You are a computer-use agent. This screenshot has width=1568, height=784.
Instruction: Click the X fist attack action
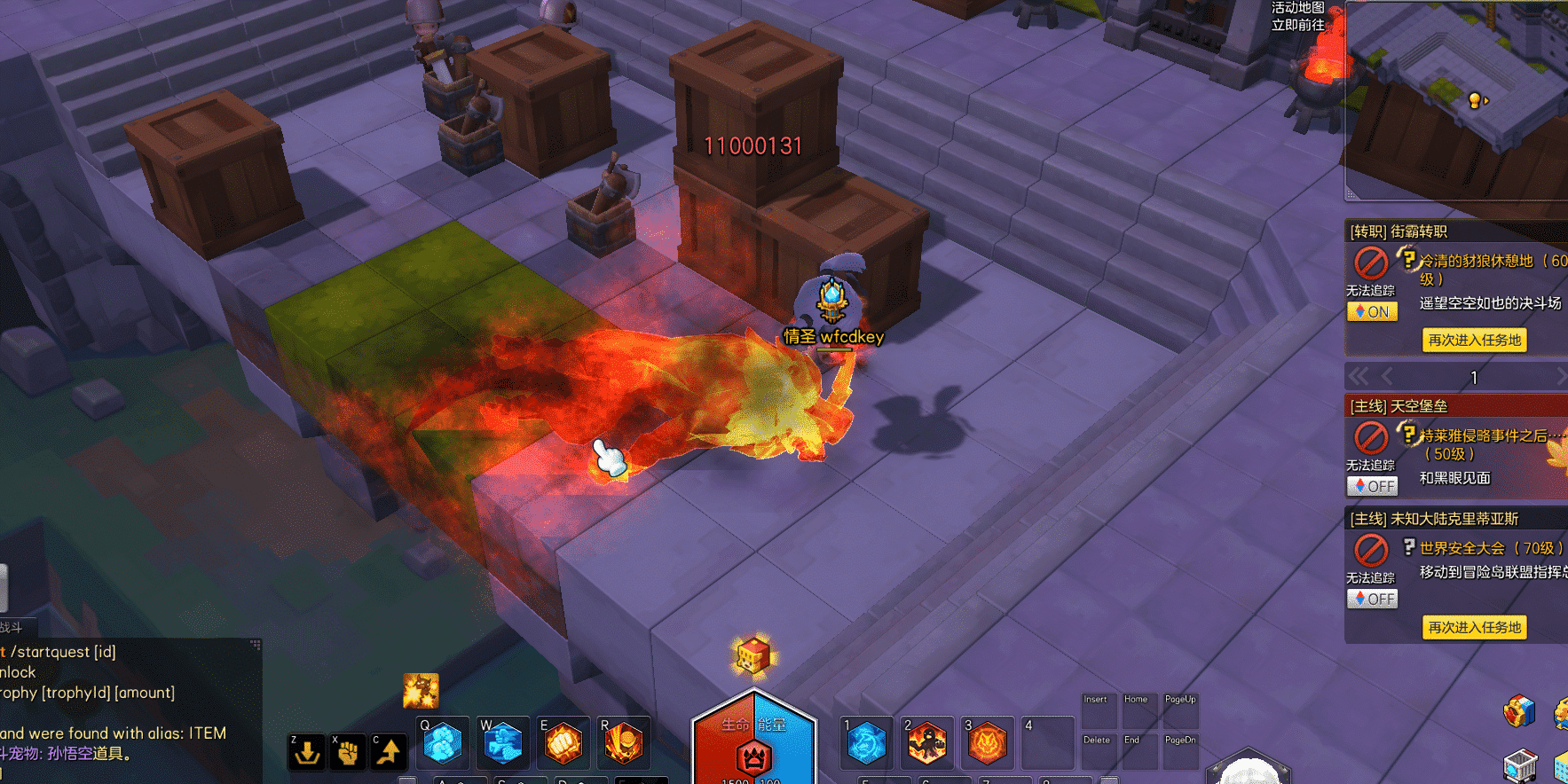[348, 752]
